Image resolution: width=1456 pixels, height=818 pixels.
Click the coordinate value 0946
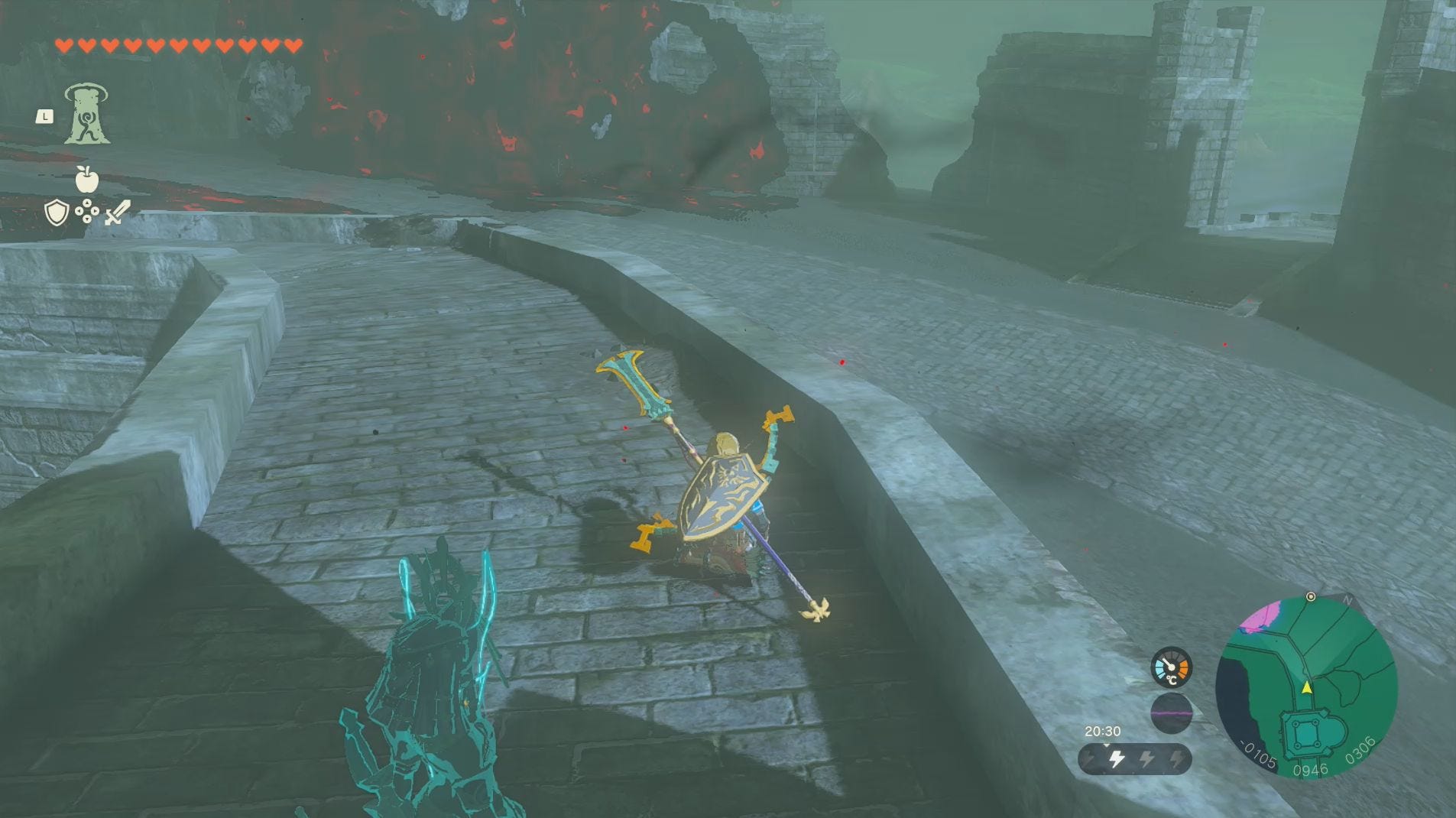(1311, 769)
